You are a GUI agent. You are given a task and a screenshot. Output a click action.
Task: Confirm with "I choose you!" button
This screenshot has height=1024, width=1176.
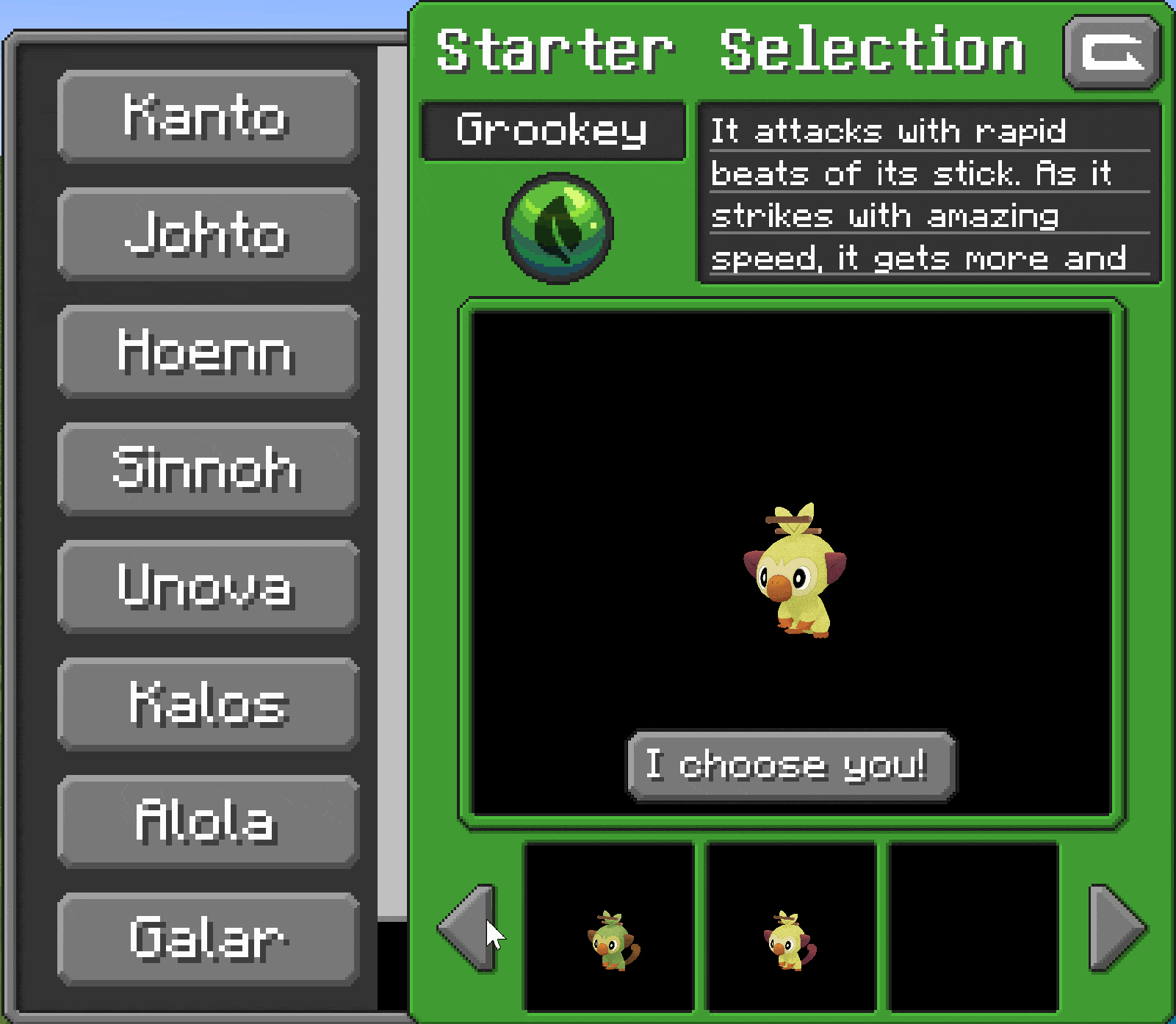pyautogui.click(x=791, y=765)
